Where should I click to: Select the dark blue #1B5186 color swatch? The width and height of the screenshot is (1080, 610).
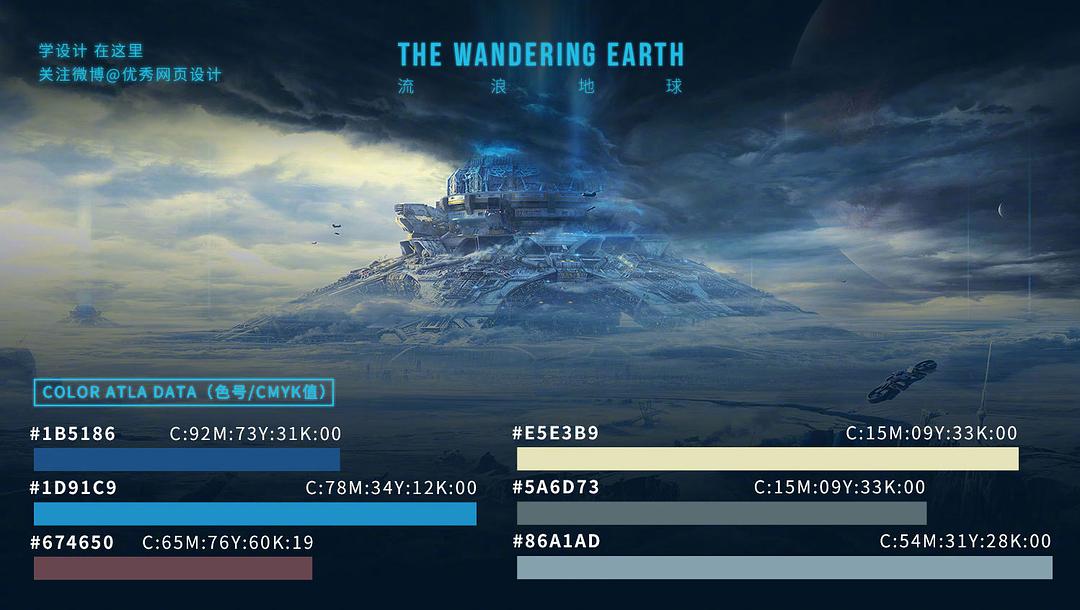(x=187, y=459)
